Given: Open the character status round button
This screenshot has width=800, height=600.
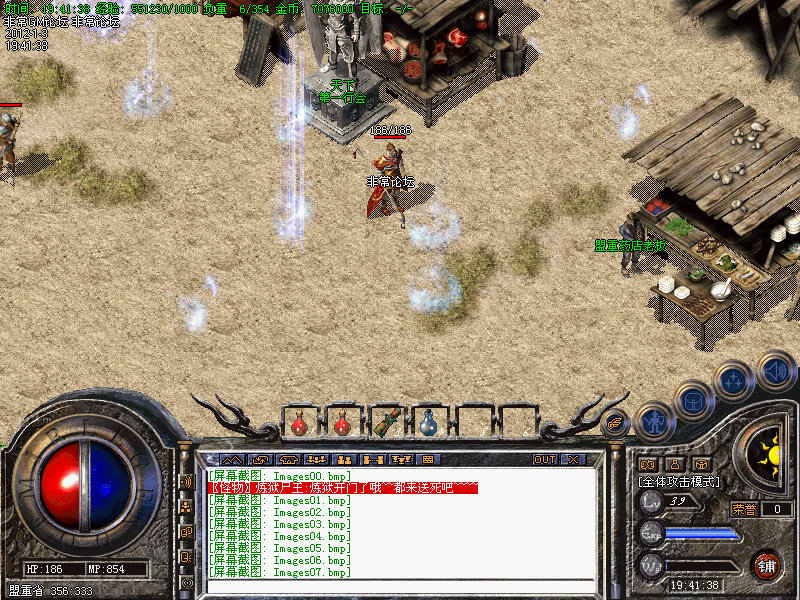Looking at the screenshot, I should pyautogui.click(x=653, y=421).
